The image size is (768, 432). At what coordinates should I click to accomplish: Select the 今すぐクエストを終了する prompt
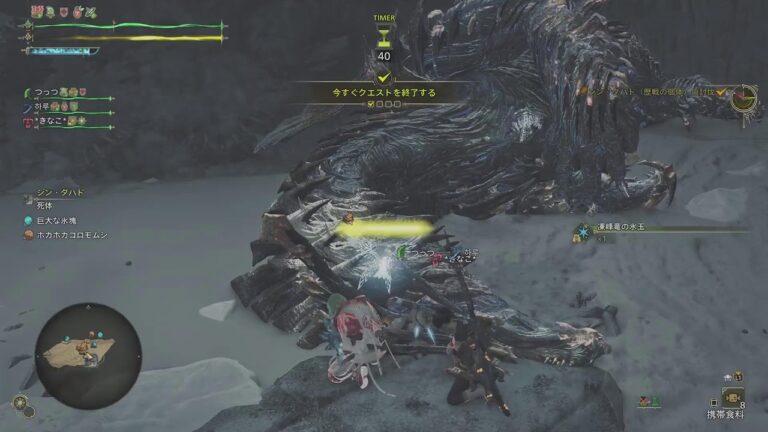tap(384, 92)
